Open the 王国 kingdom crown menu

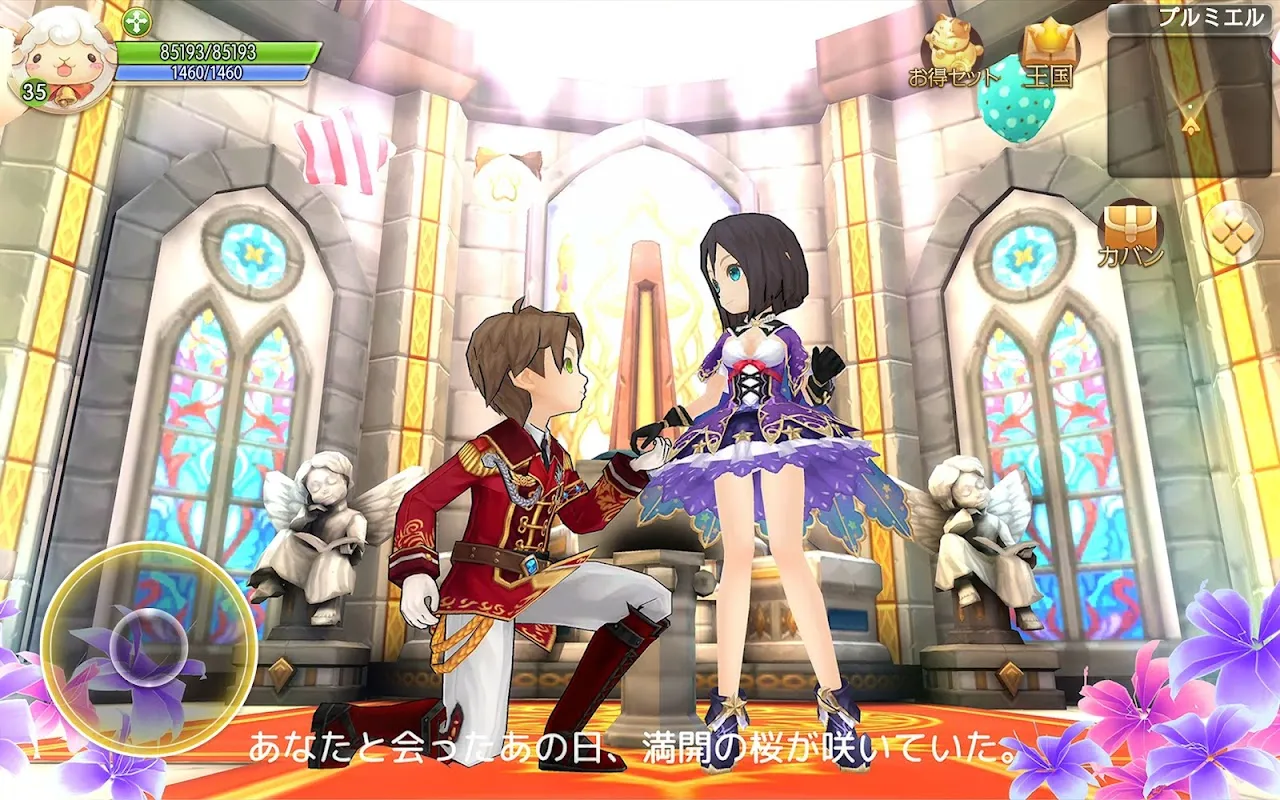(1047, 52)
